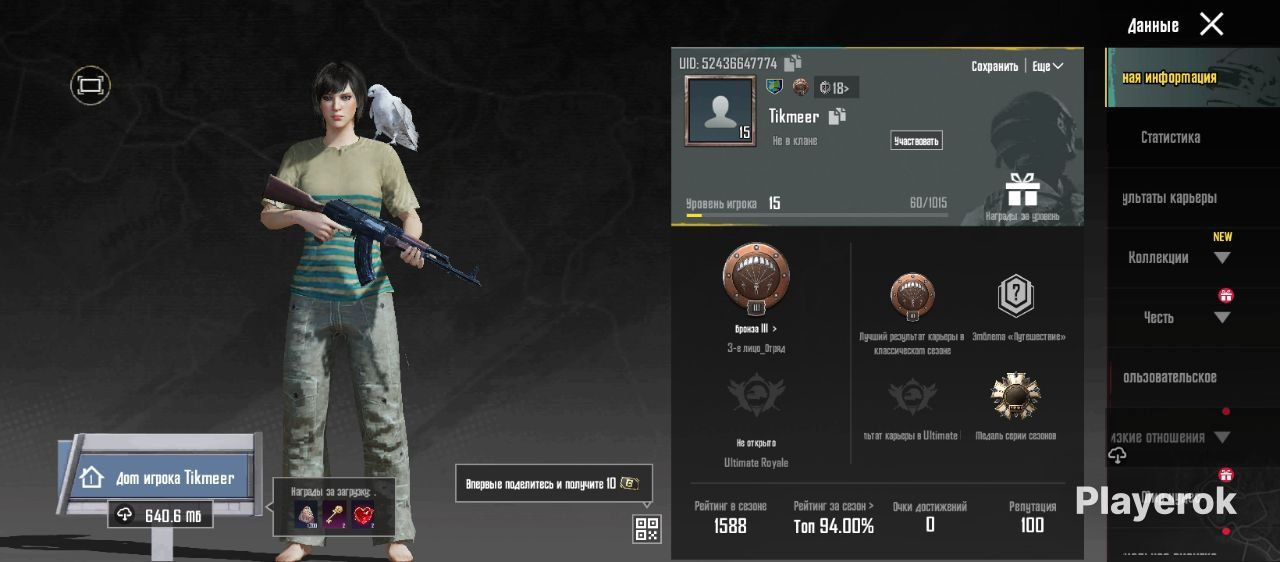Open the QR code share icon
Screen dimensions: 1280x562
tap(647, 529)
